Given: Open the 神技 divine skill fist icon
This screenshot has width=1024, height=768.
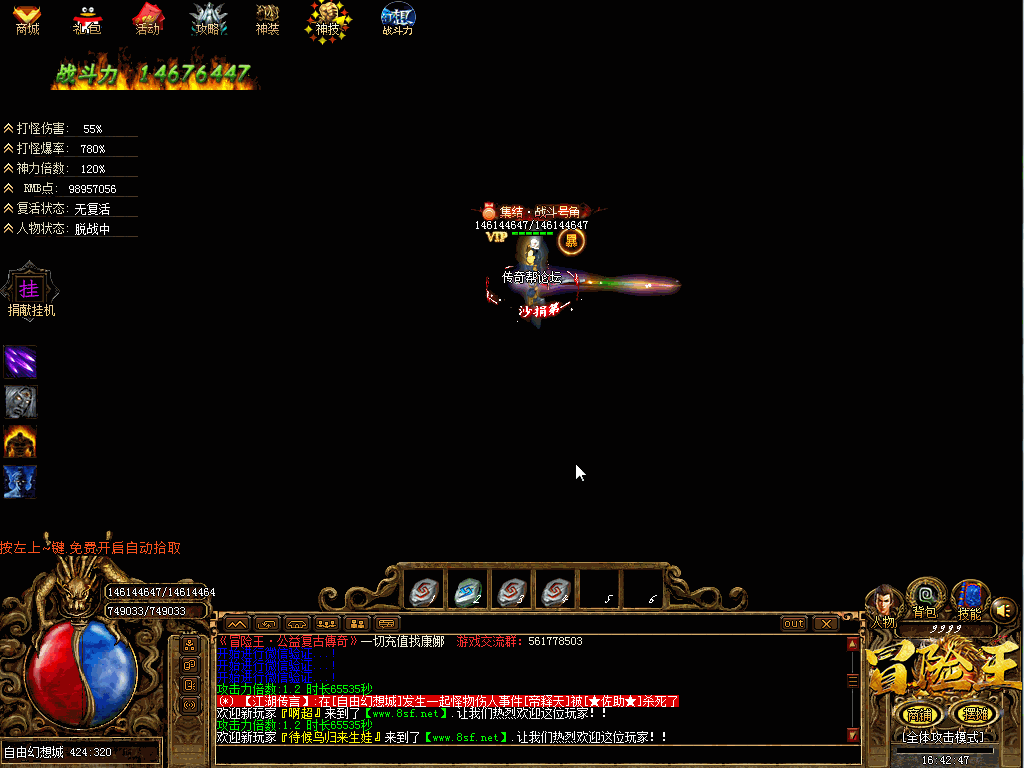Looking at the screenshot, I should coord(328,18).
